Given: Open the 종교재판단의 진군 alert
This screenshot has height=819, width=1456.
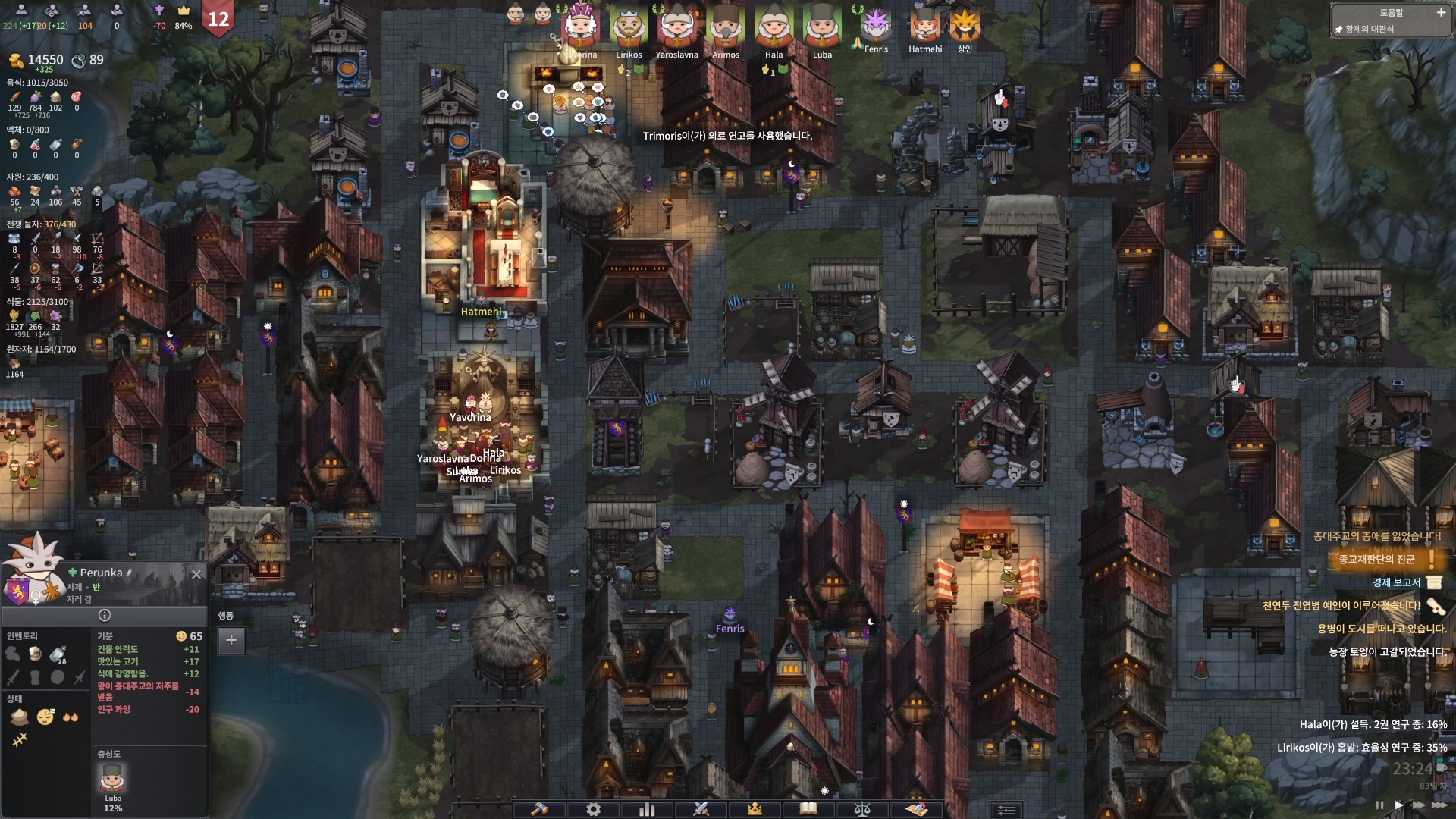Looking at the screenshot, I should [x=1377, y=560].
